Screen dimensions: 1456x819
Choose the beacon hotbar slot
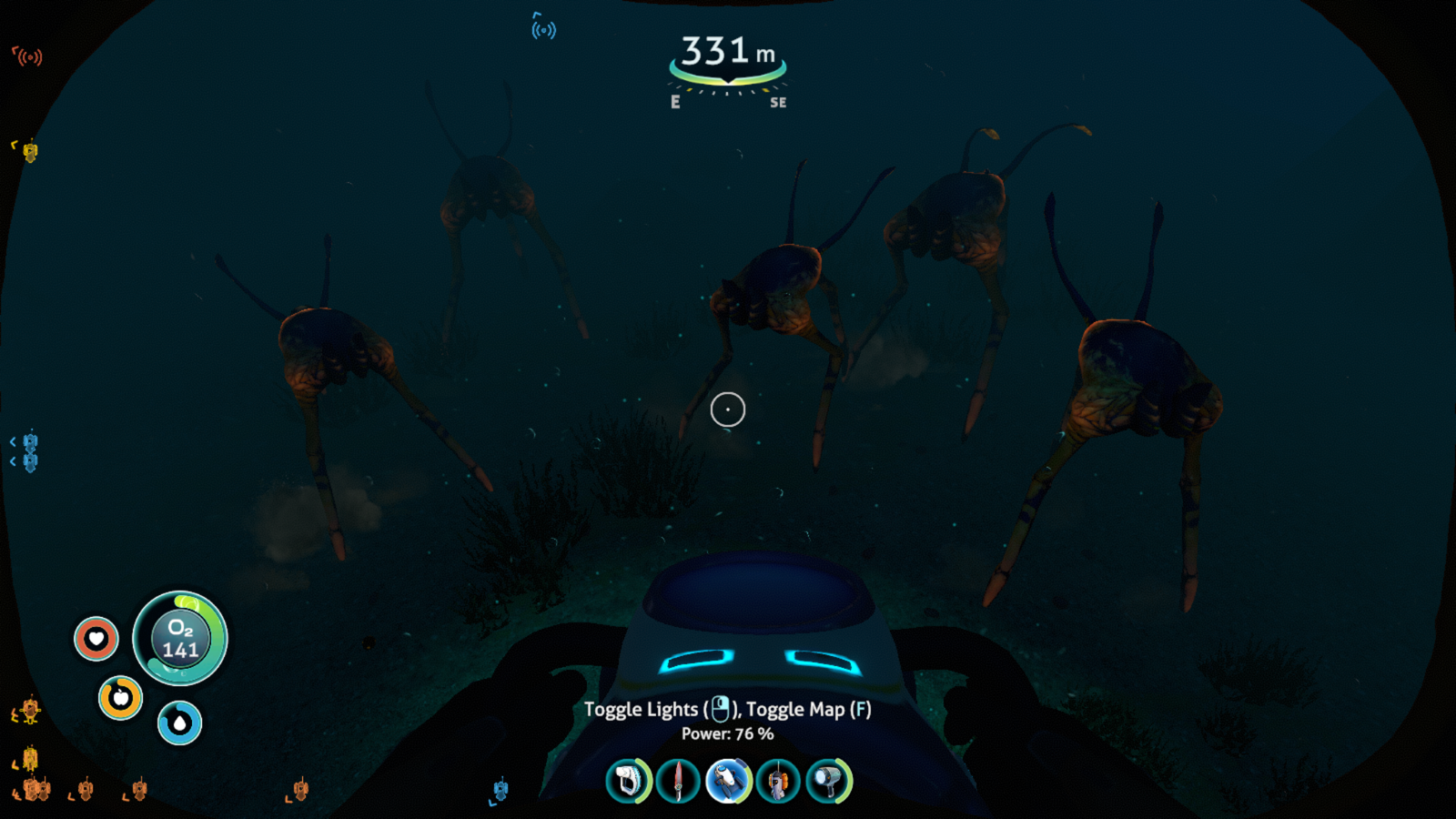click(x=778, y=781)
